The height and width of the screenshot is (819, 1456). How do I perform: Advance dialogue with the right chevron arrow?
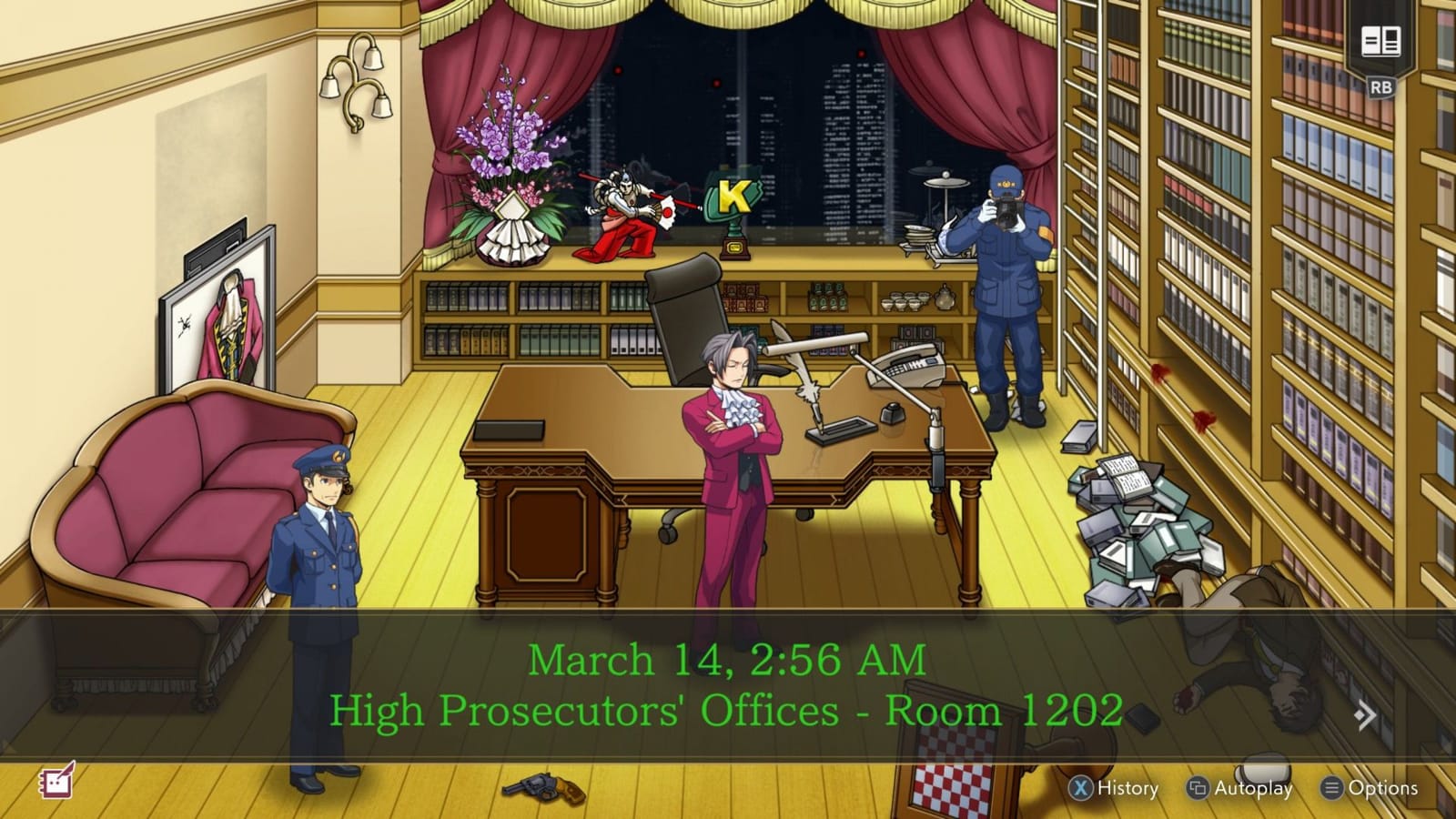[1363, 716]
